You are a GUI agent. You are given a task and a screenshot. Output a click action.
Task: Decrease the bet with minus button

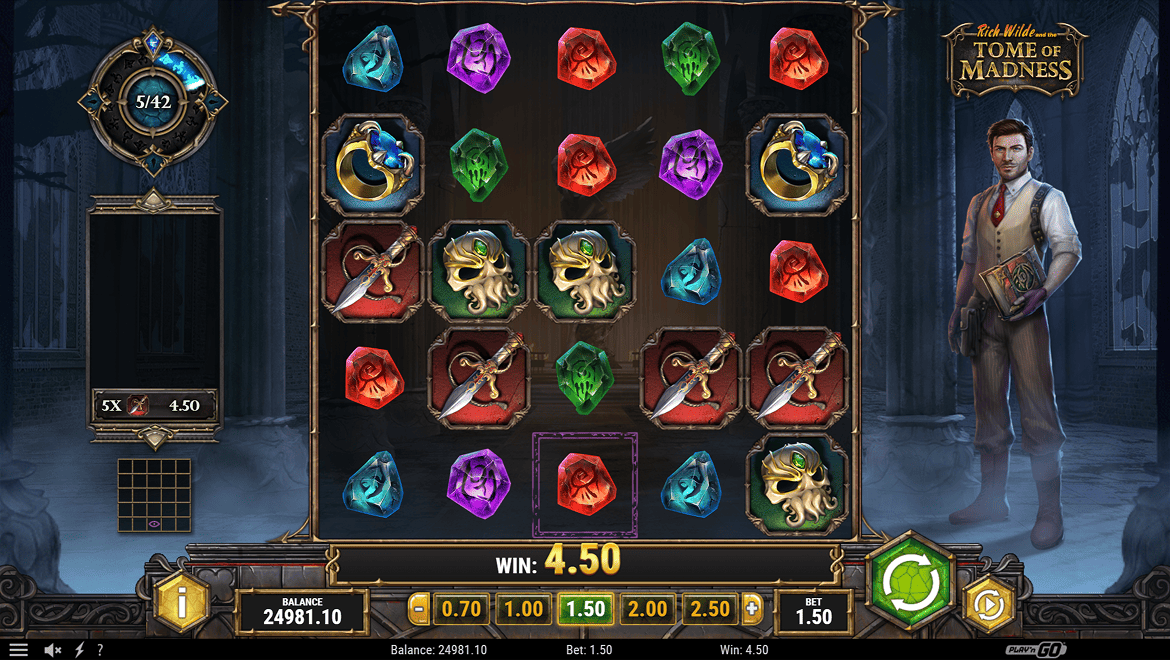[420, 608]
